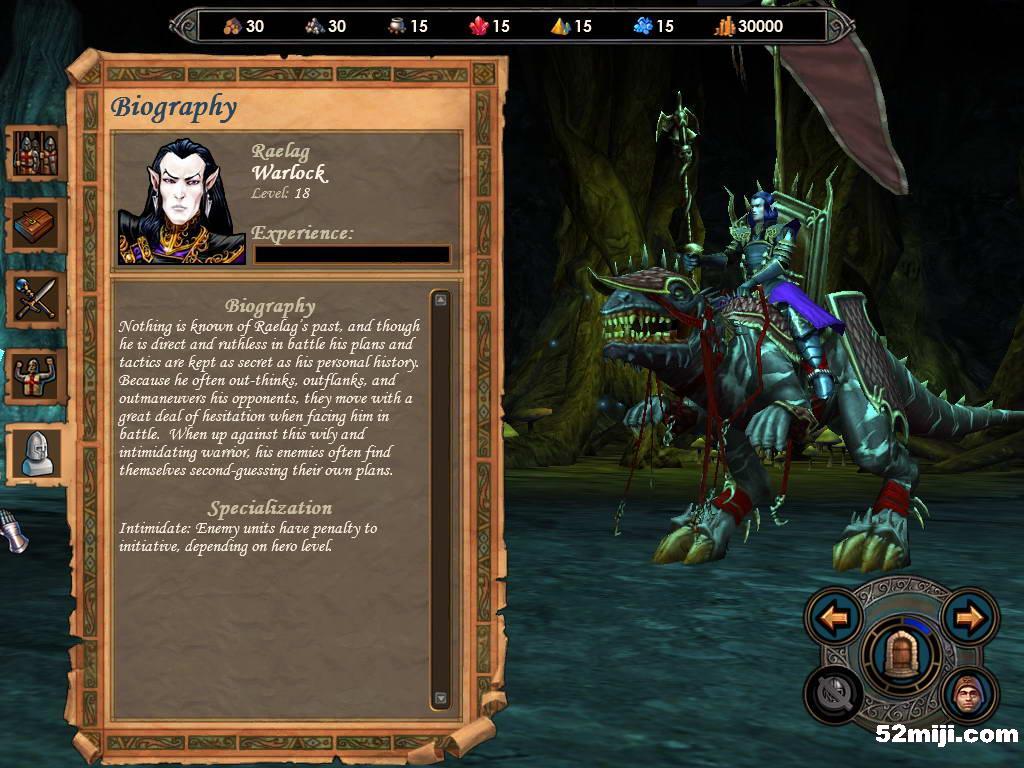
Task: Click the greyed-out crossed helmet button
Action: tap(834, 694)
